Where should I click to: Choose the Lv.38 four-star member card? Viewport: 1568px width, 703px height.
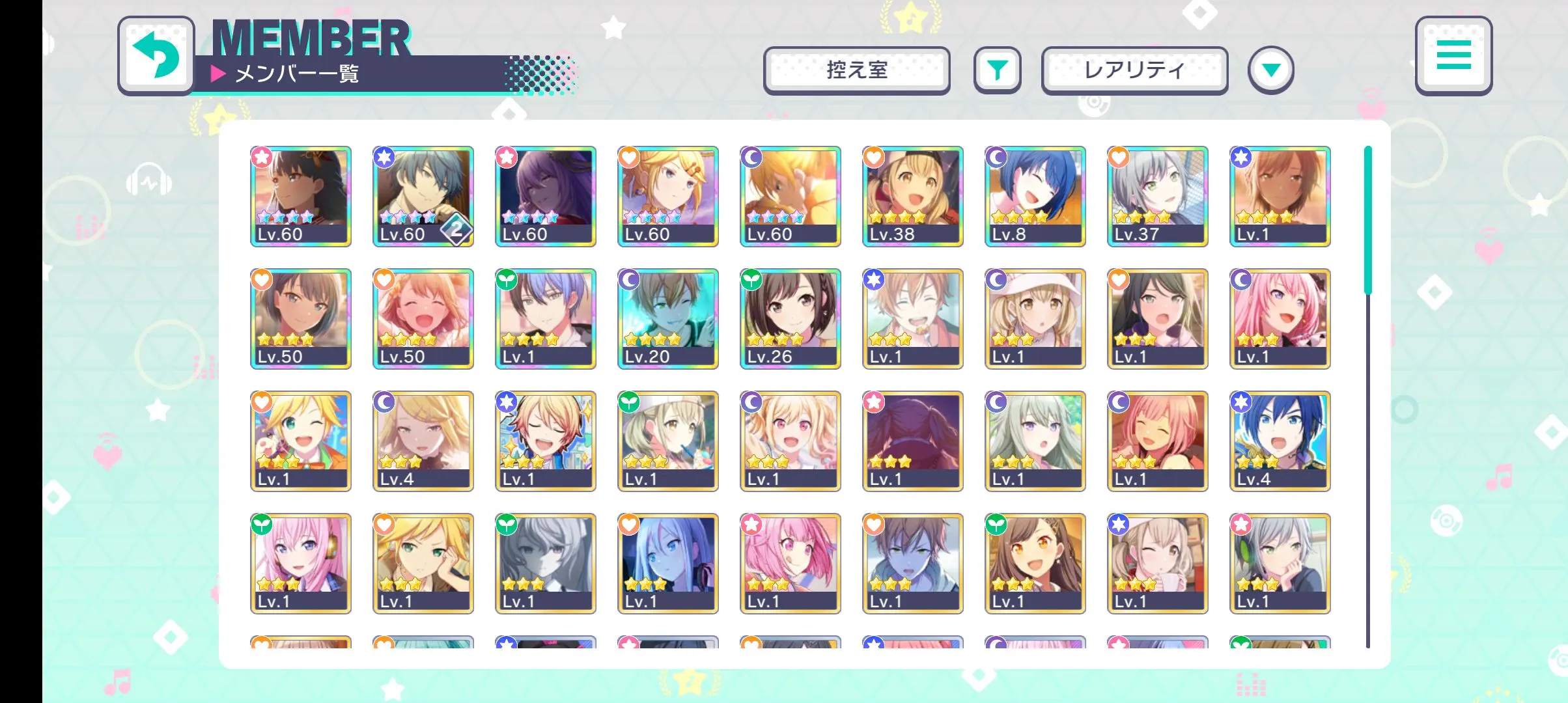(912, 196)
